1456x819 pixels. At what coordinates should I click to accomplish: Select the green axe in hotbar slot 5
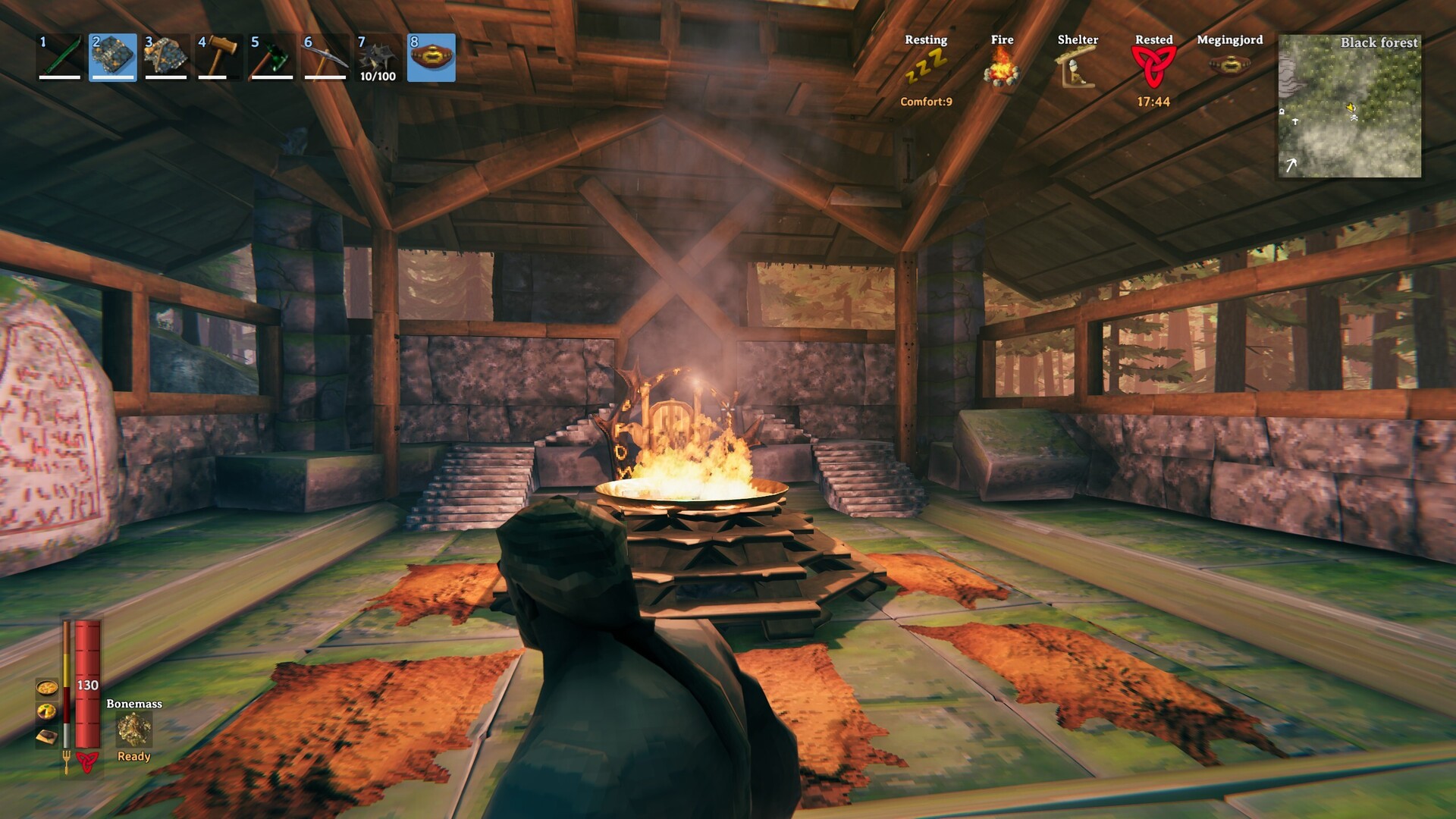[272, 57]
